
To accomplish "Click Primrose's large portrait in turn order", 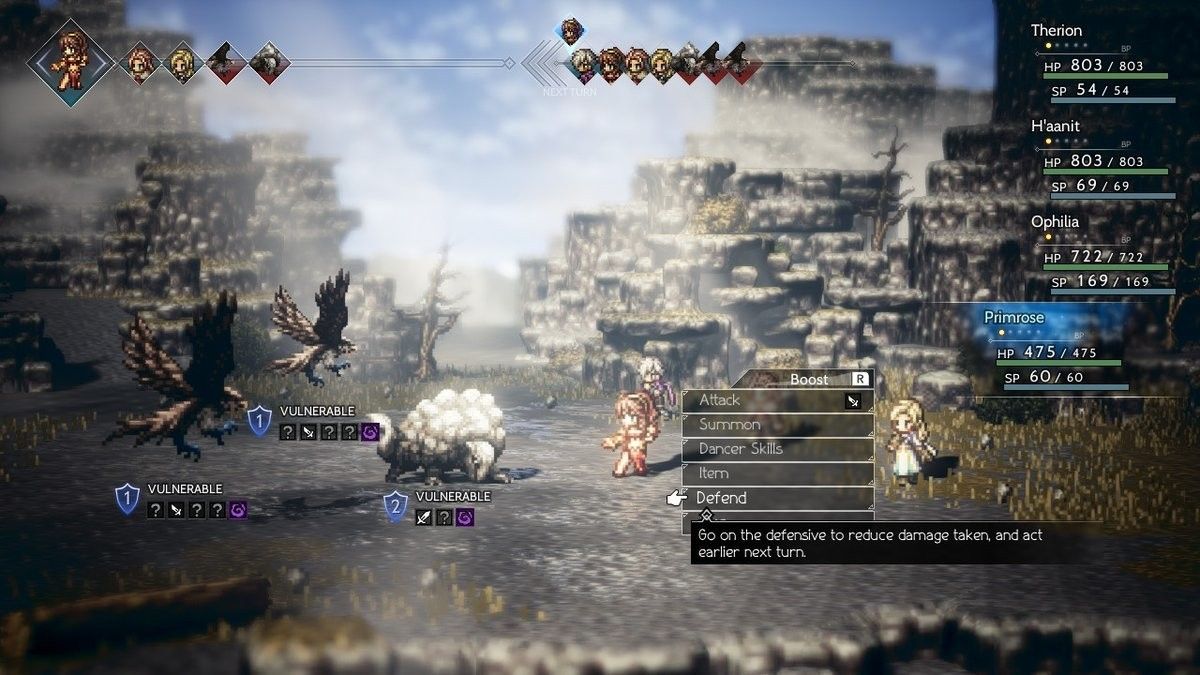I will pyautogui.click(x=70, y=60).
